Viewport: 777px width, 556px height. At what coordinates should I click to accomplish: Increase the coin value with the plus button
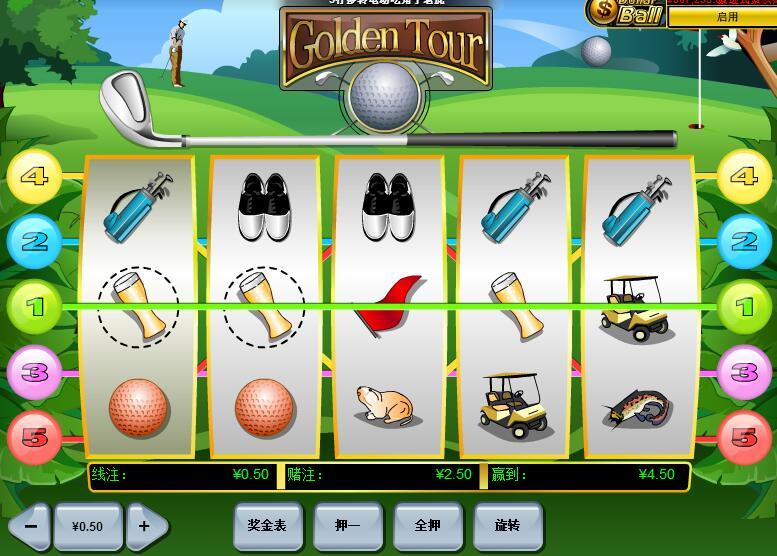coord(145,526)
